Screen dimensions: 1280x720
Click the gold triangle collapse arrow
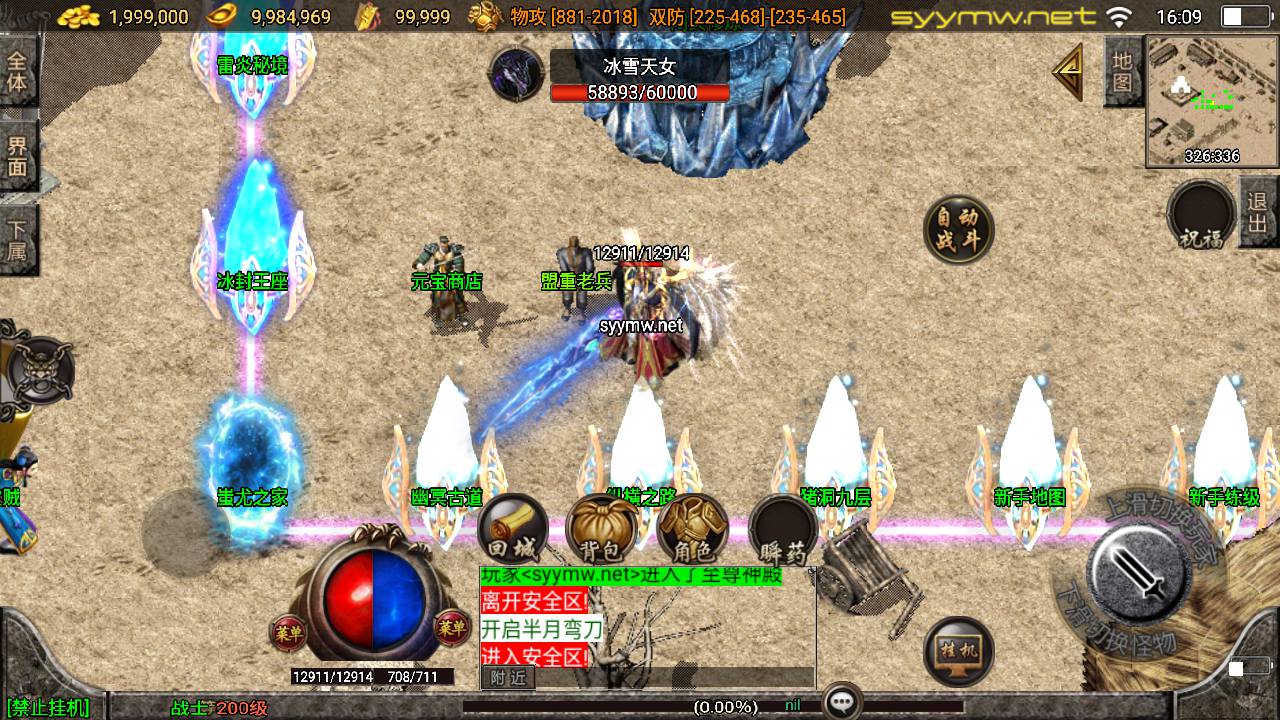1069,72
